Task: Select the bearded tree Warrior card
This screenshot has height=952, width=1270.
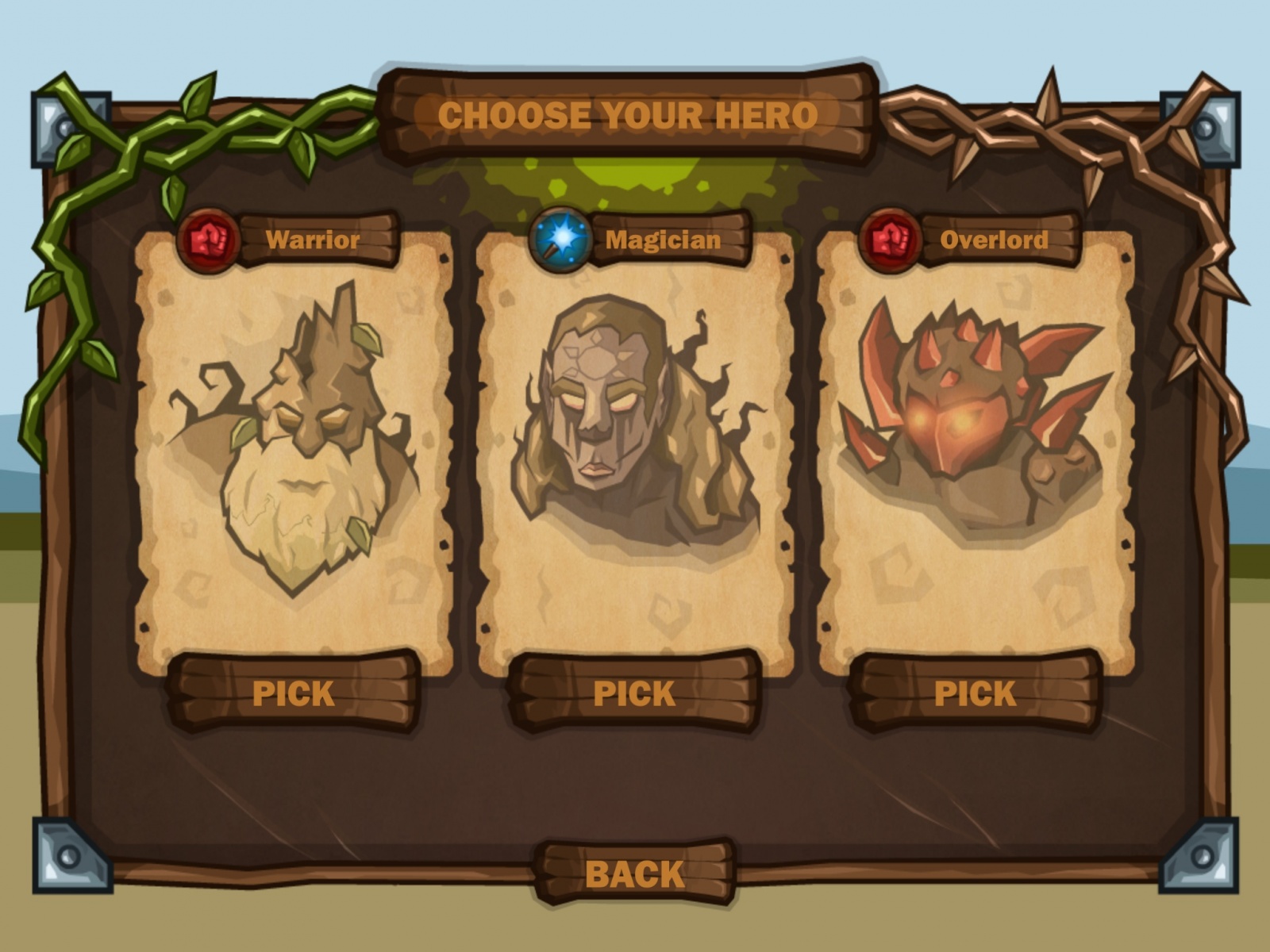Action: coord(294,444)
